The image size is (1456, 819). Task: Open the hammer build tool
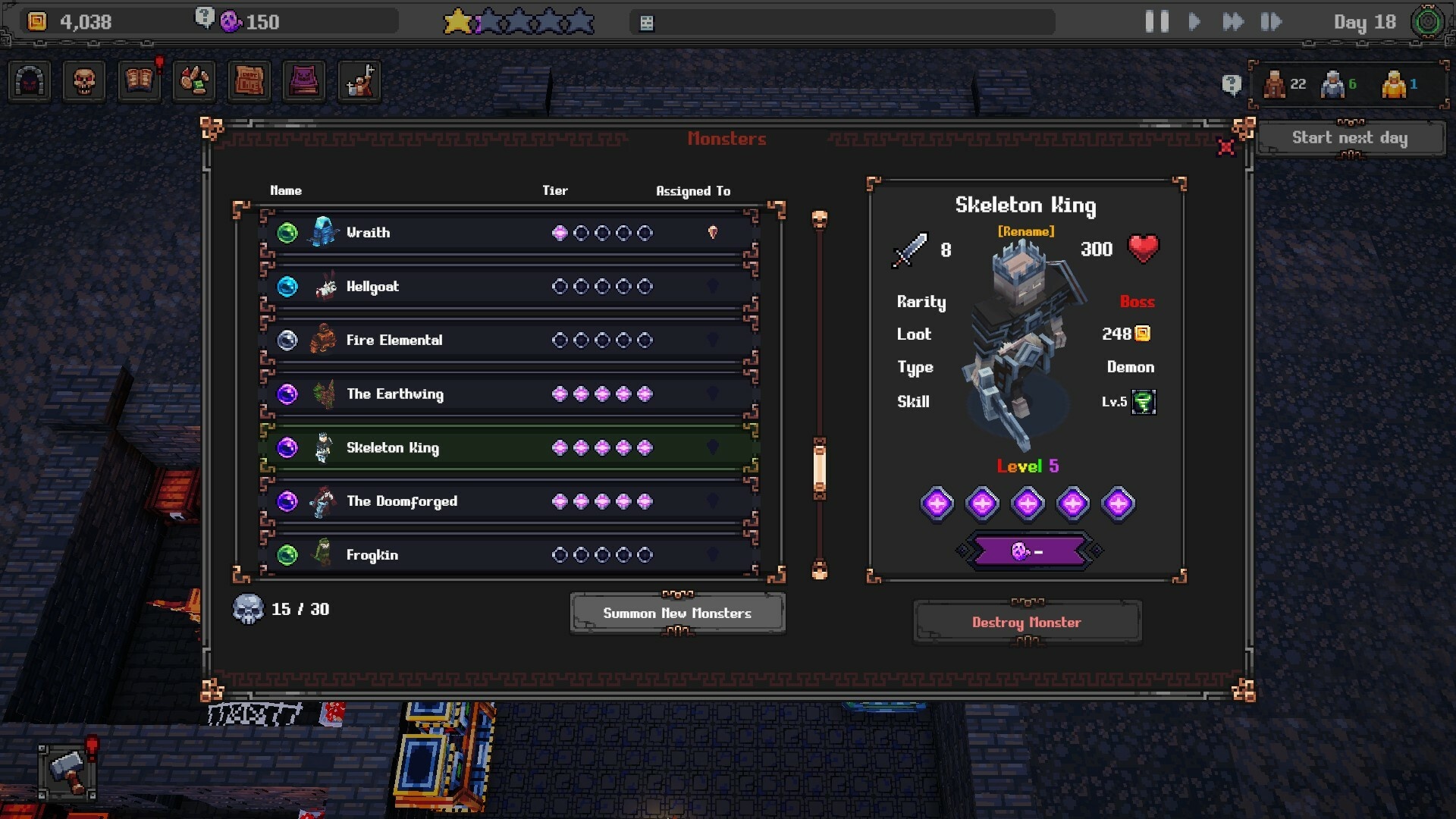(68, 771)
